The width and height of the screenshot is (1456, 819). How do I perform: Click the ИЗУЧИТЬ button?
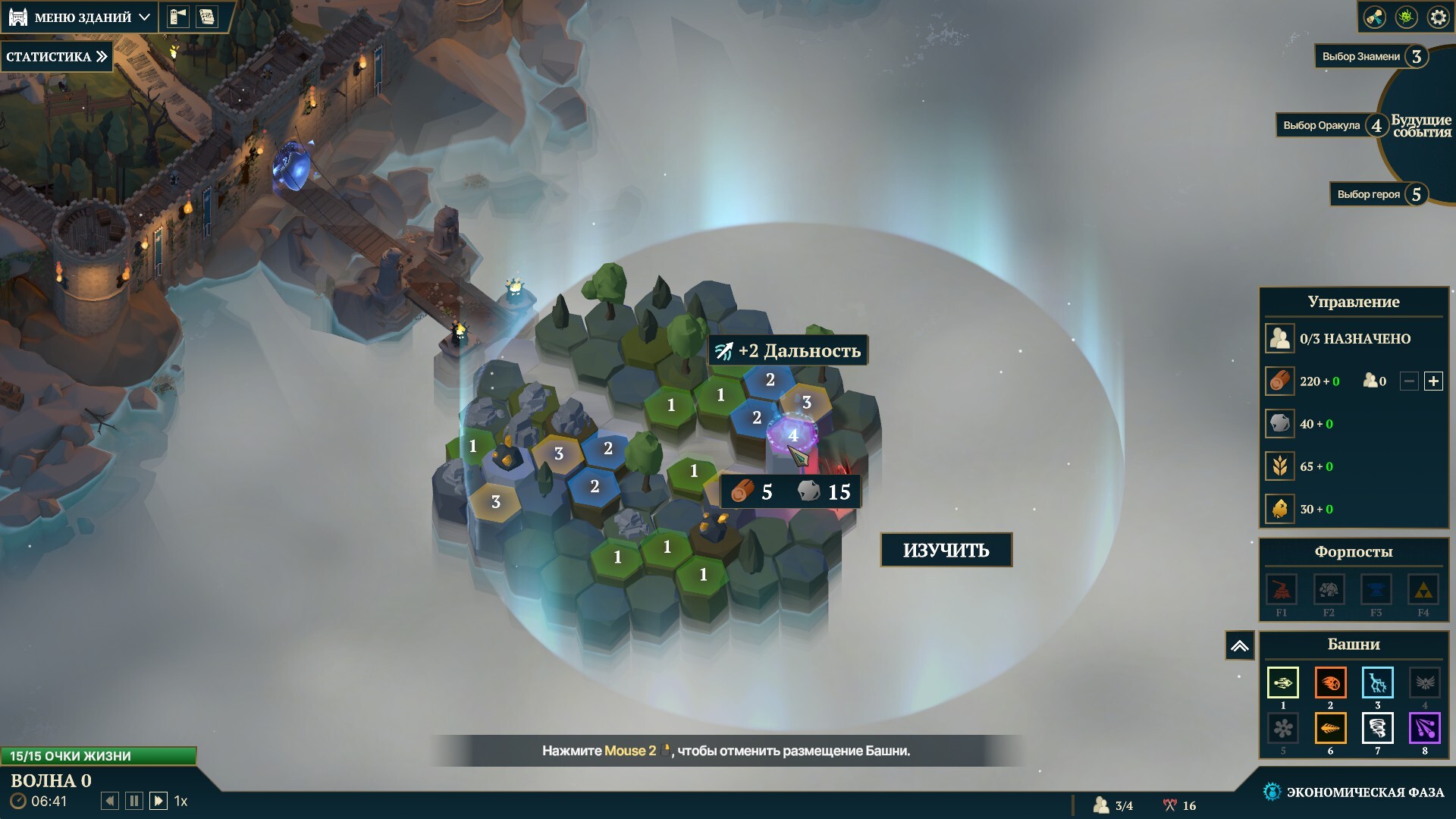coord(946,550)
